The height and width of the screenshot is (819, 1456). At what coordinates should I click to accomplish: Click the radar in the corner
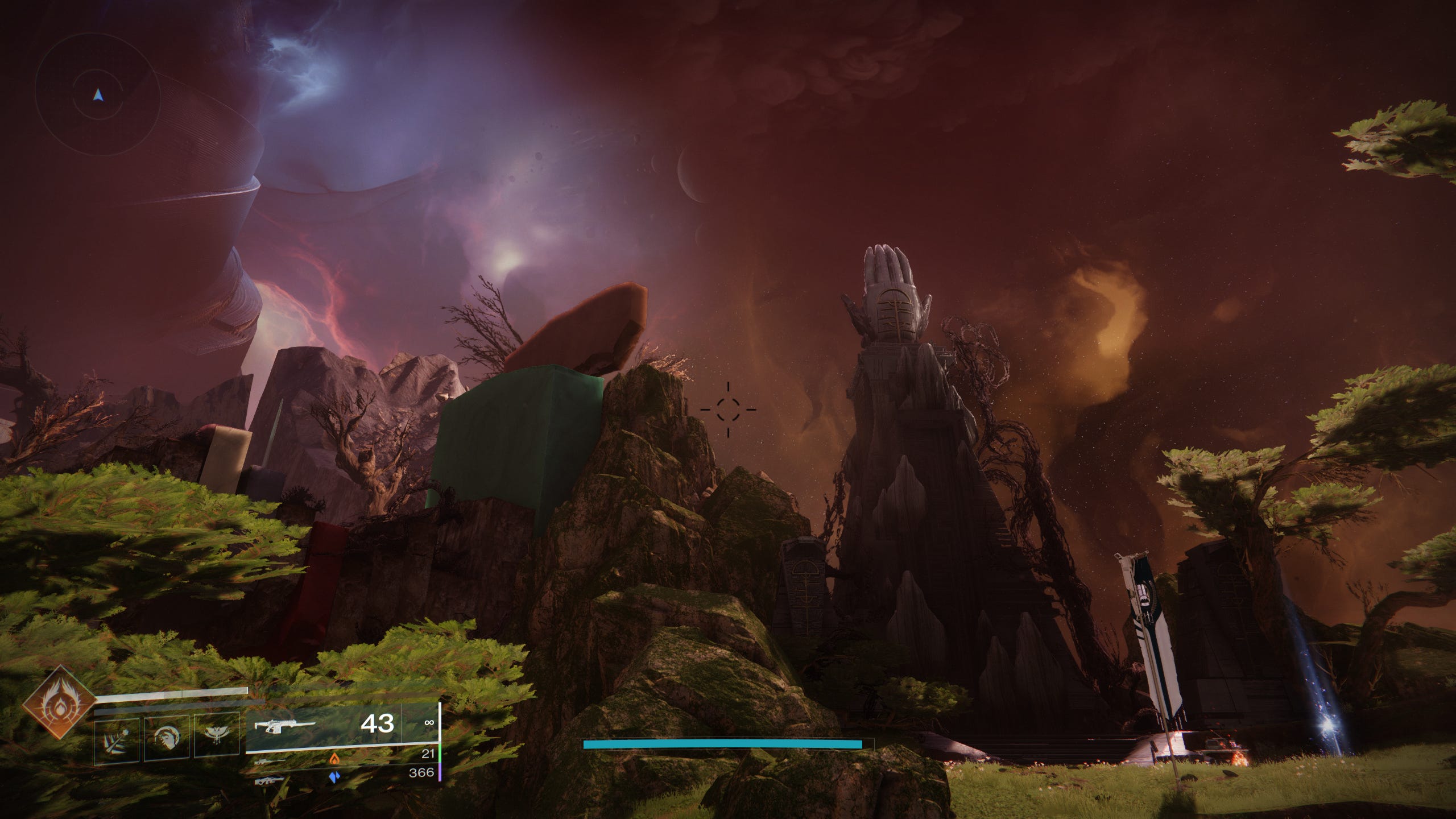(97, 95)
